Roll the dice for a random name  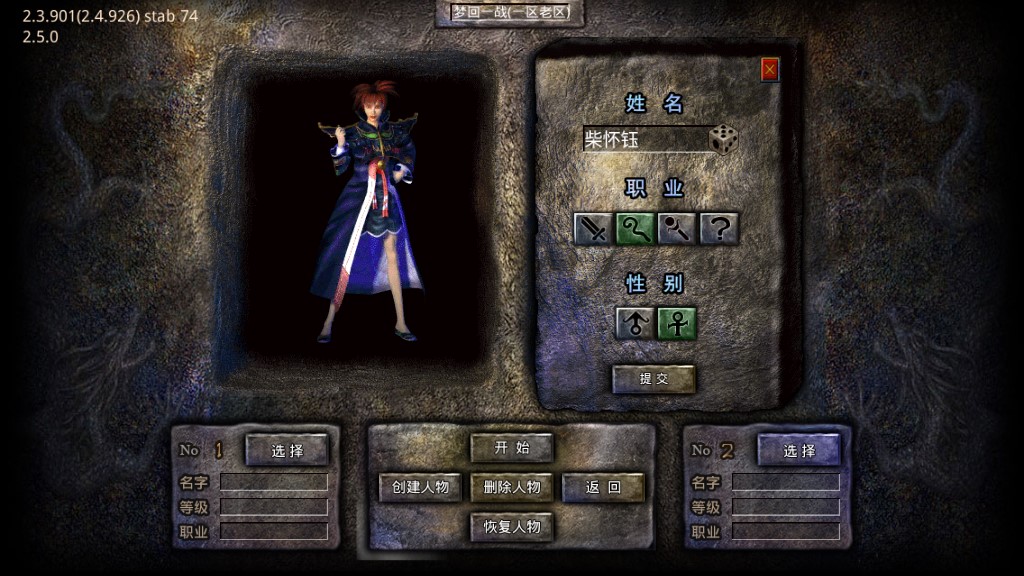click(x=724, y=140)
